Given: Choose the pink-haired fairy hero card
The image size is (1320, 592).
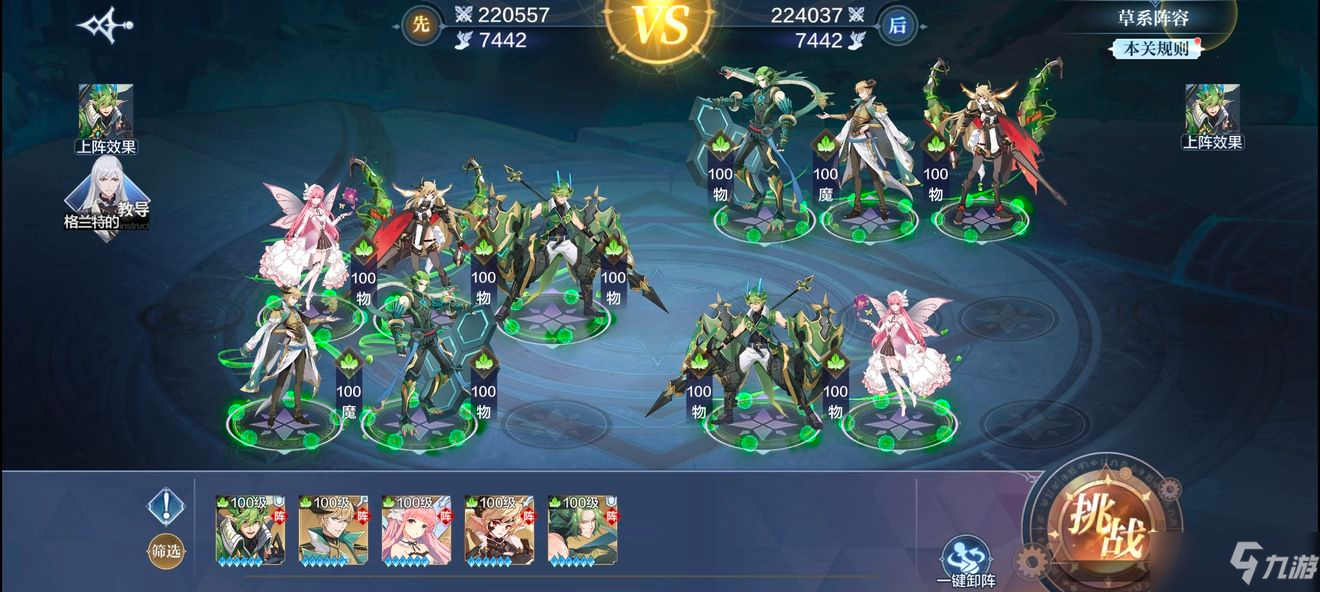Looking at the screenshot, I should [416, 529].
